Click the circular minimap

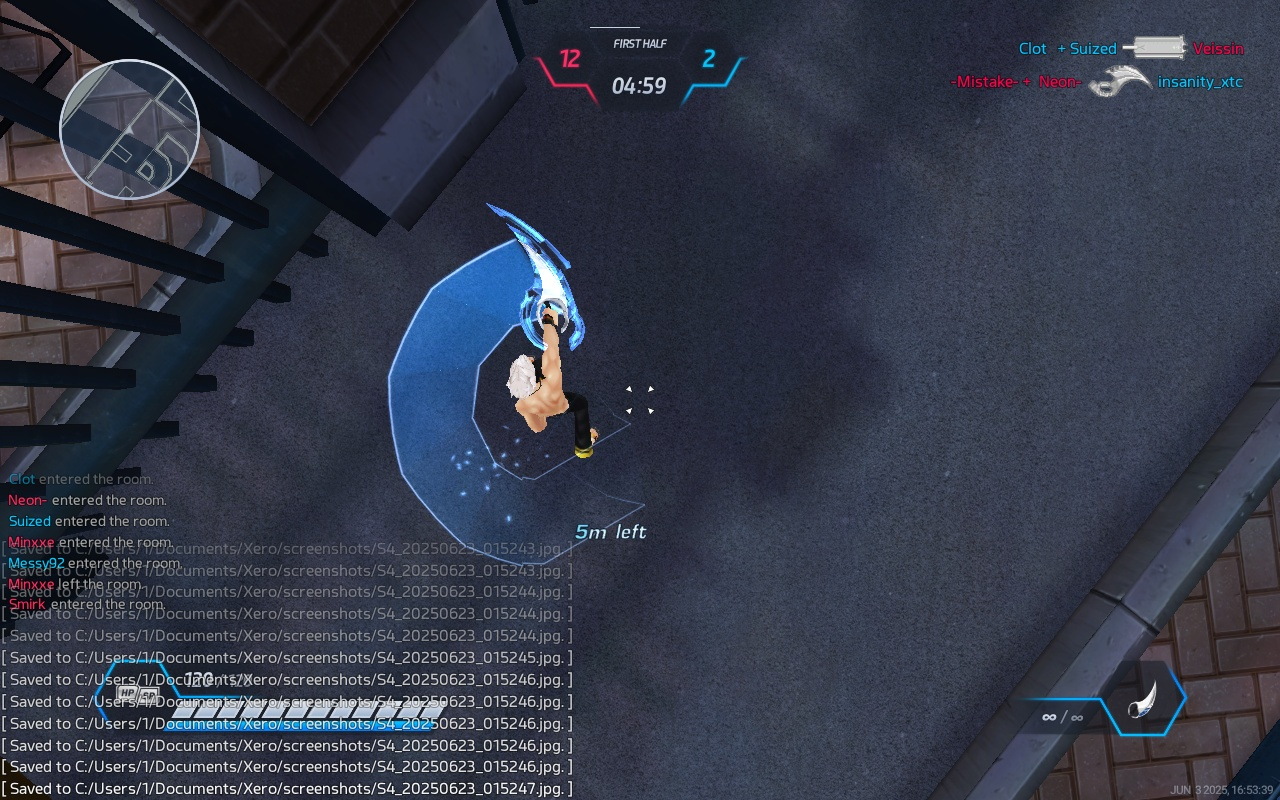130,128
